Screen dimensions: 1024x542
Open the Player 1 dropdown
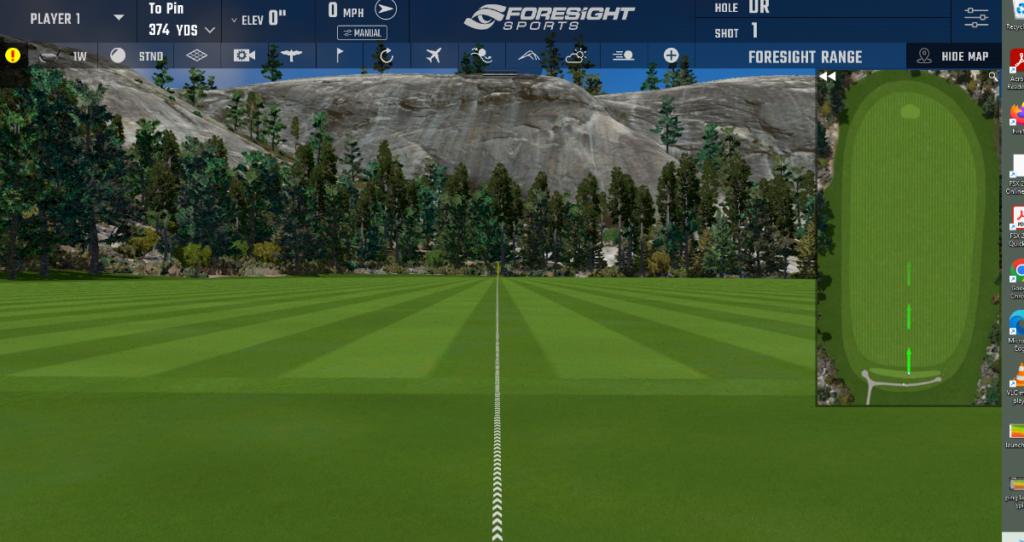pos(76,18)
